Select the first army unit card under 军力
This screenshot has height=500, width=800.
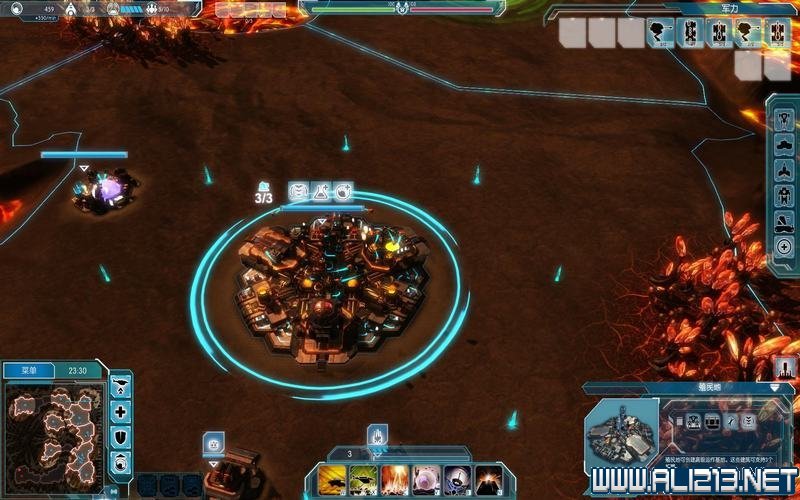662,33
